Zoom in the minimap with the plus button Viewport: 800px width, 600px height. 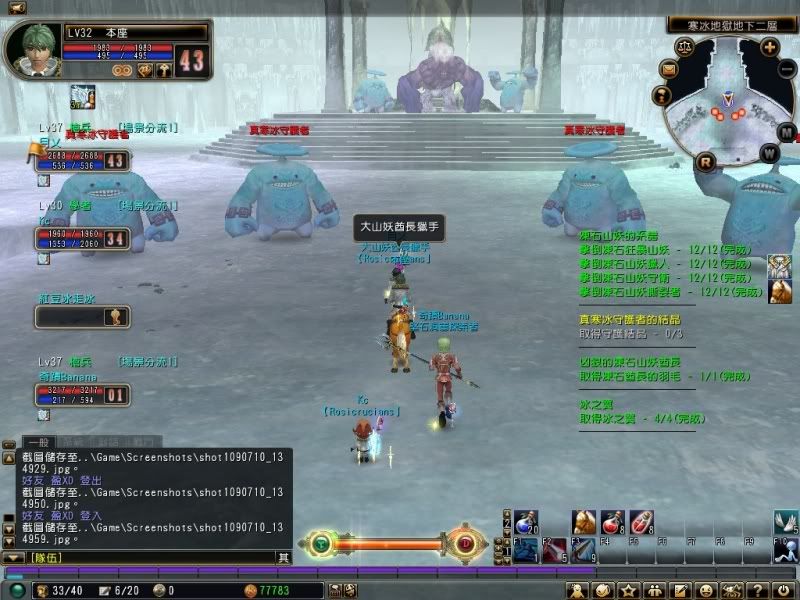(769, 46)
